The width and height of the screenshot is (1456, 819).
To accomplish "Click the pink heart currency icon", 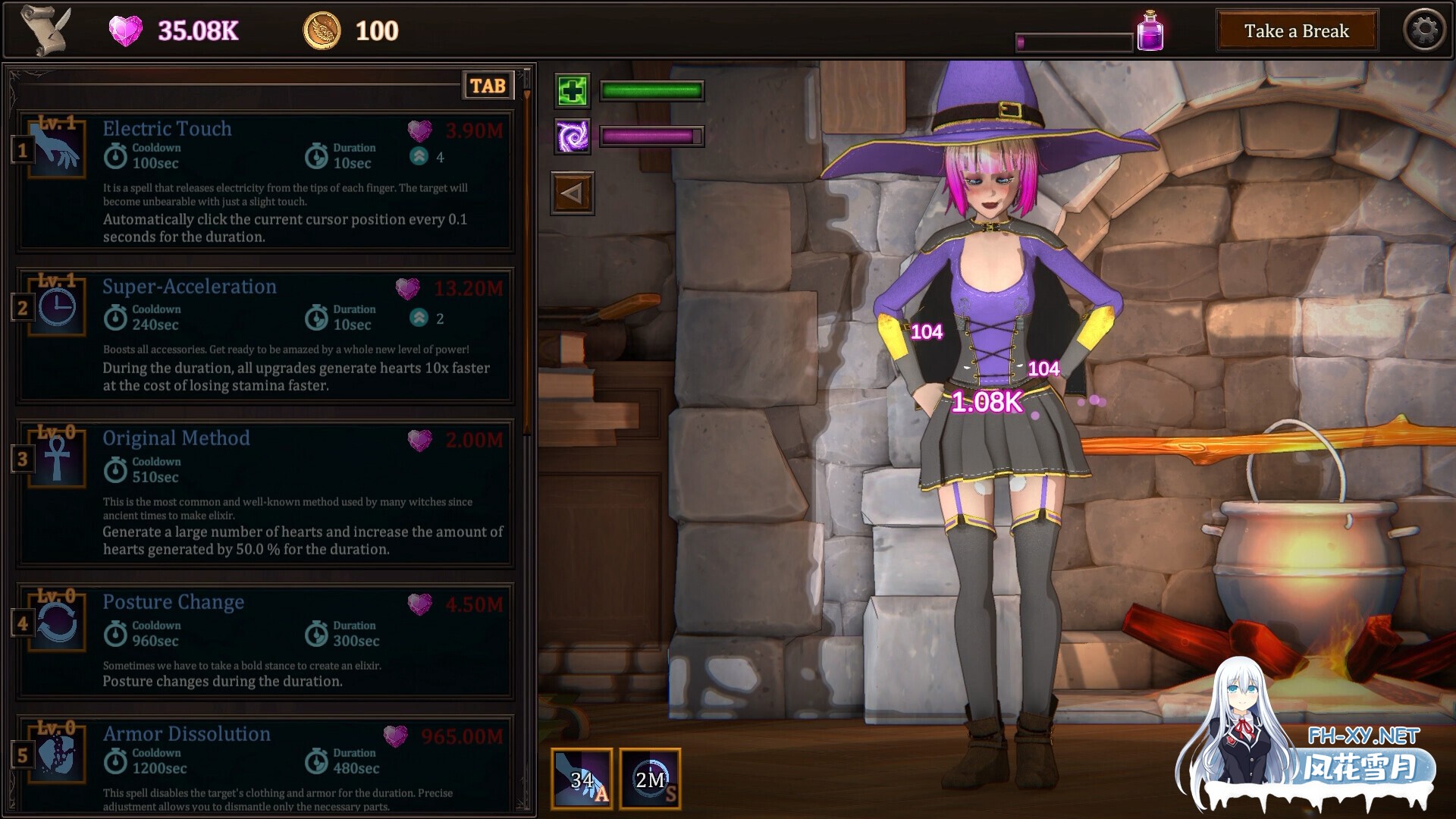I will (126, 30).
